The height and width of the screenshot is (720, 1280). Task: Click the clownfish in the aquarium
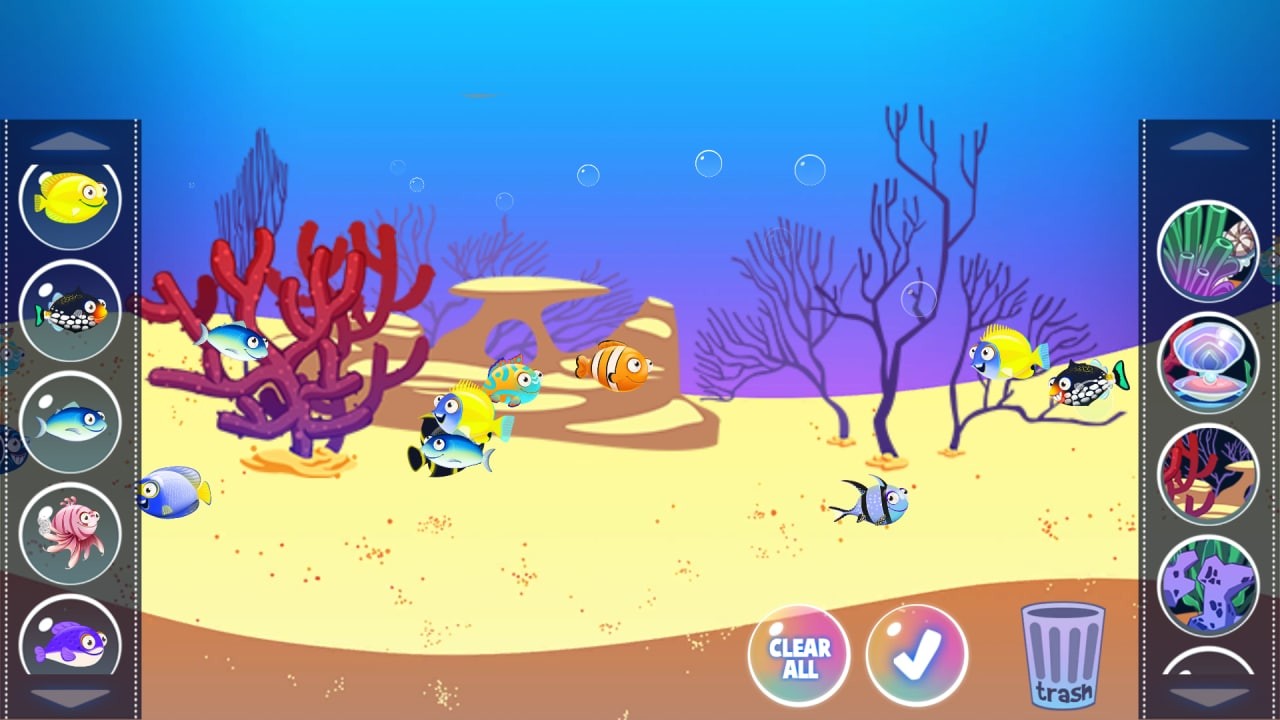point(613,367)
